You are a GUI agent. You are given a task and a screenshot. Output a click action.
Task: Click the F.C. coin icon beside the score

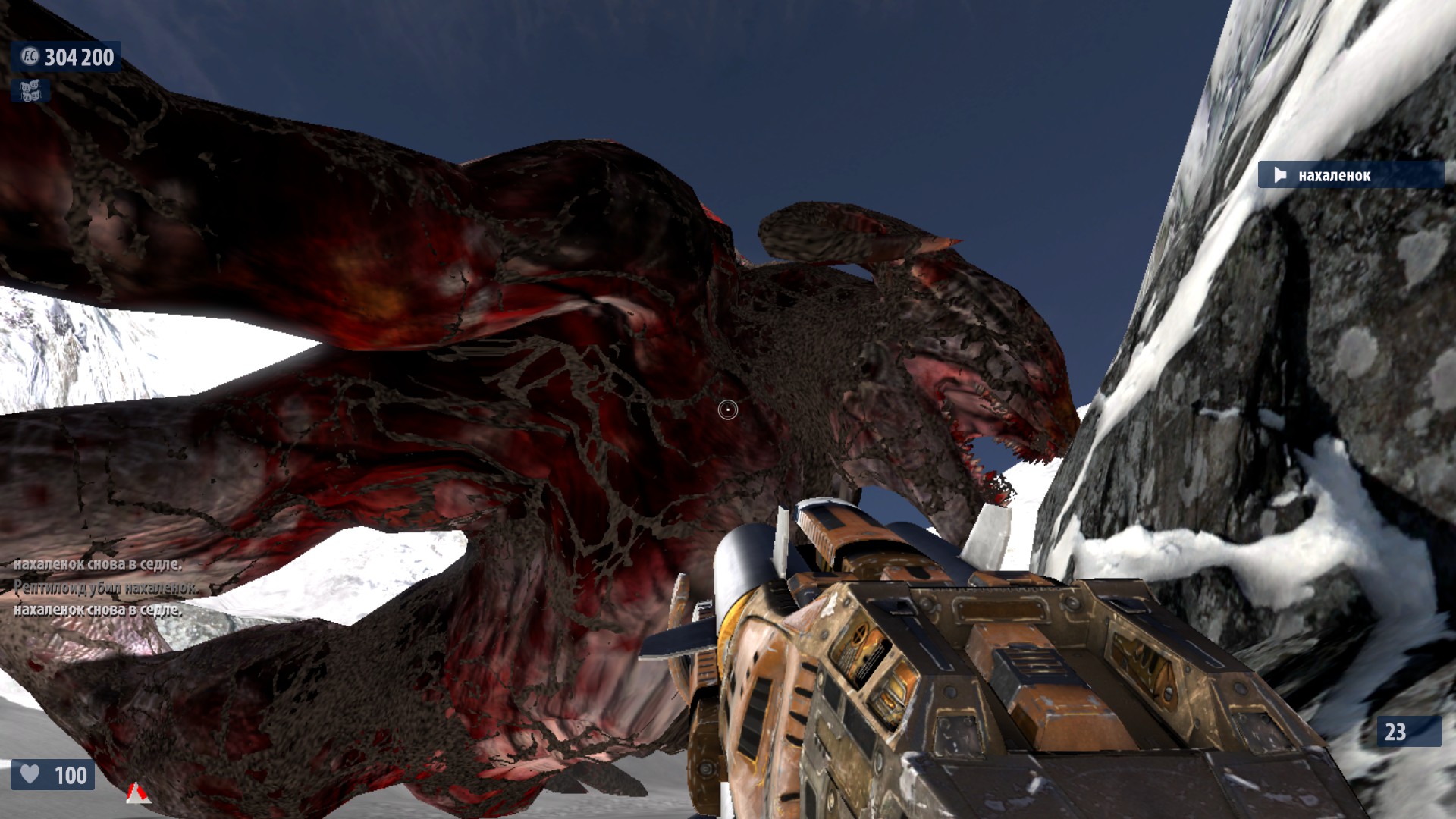tap(30, 57)
